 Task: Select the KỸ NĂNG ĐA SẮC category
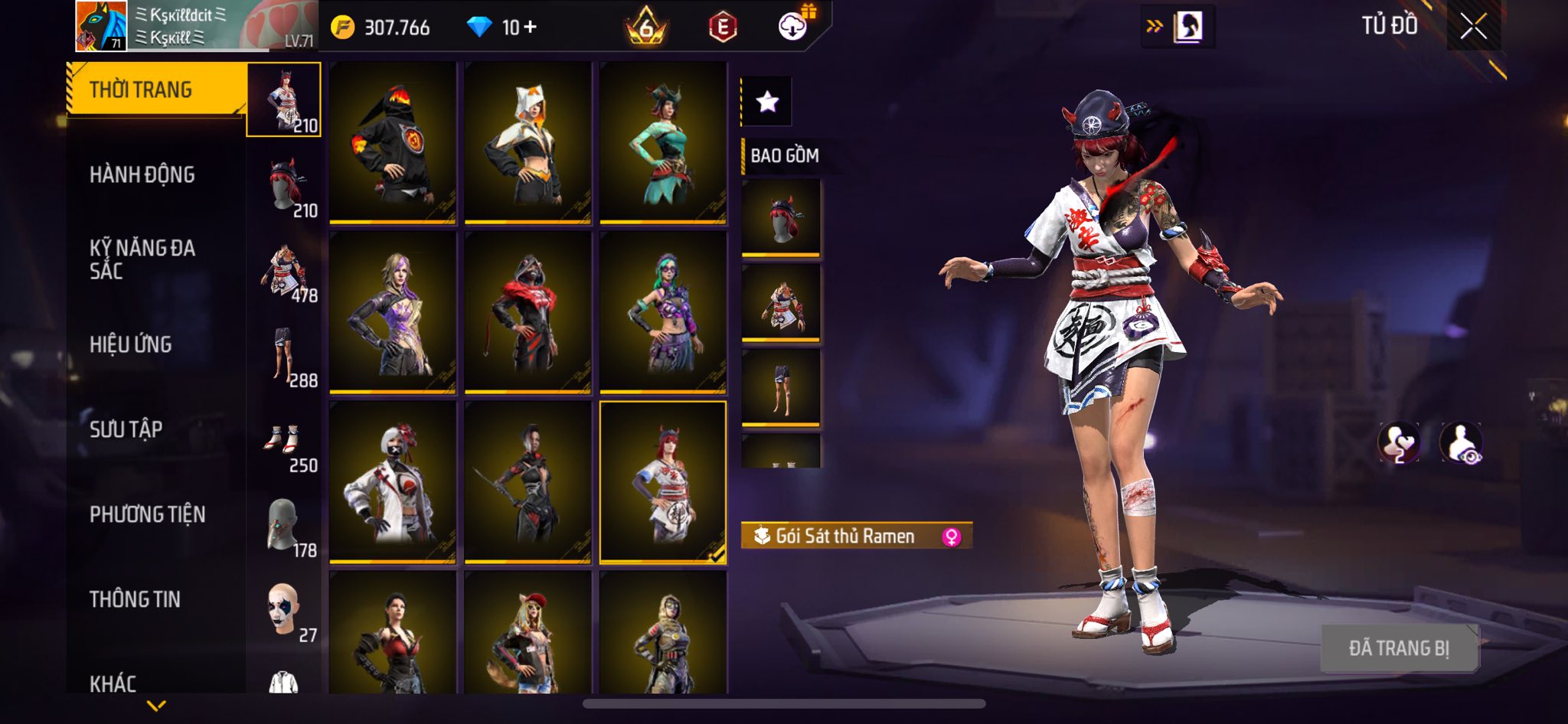tap(142, 259)
